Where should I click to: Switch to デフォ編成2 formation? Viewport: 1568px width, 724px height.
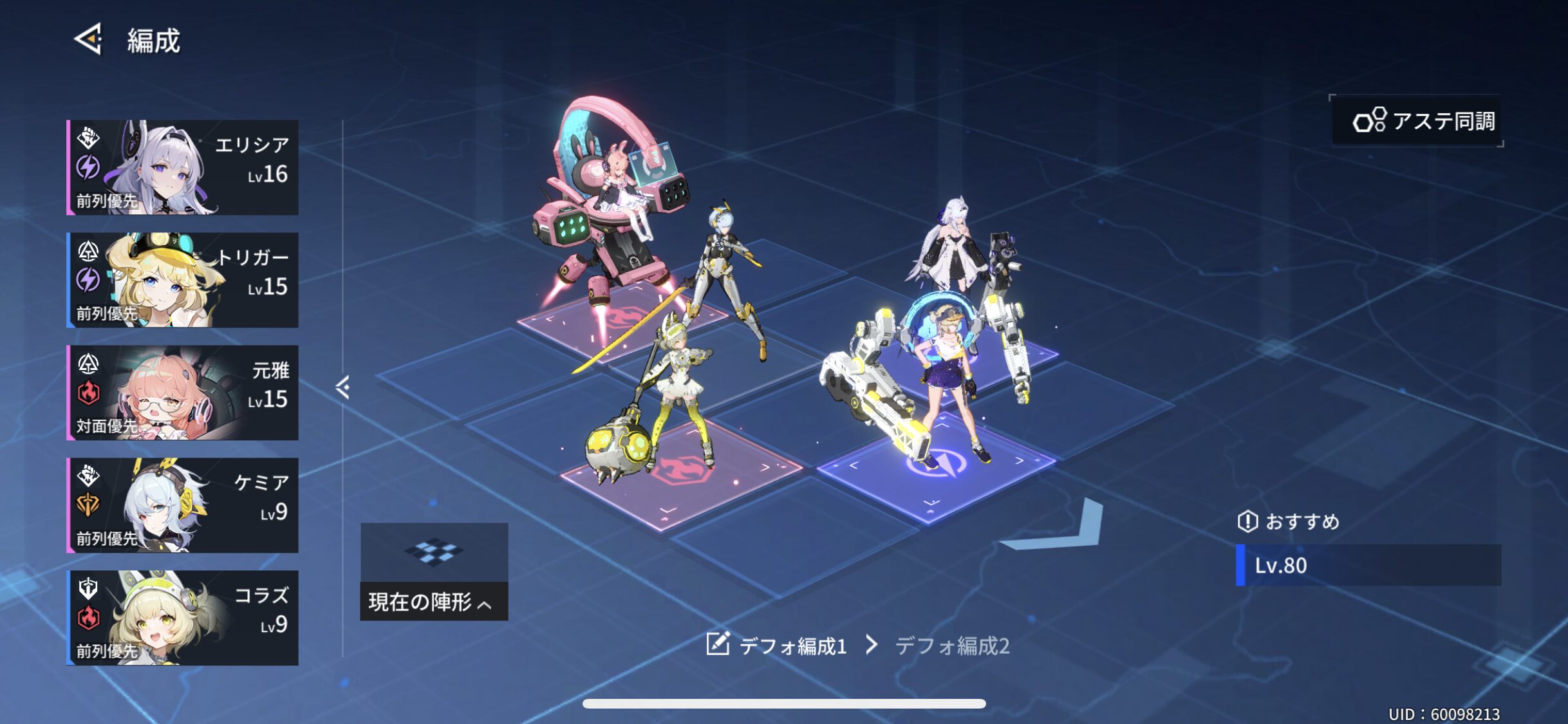pos(951,645)
